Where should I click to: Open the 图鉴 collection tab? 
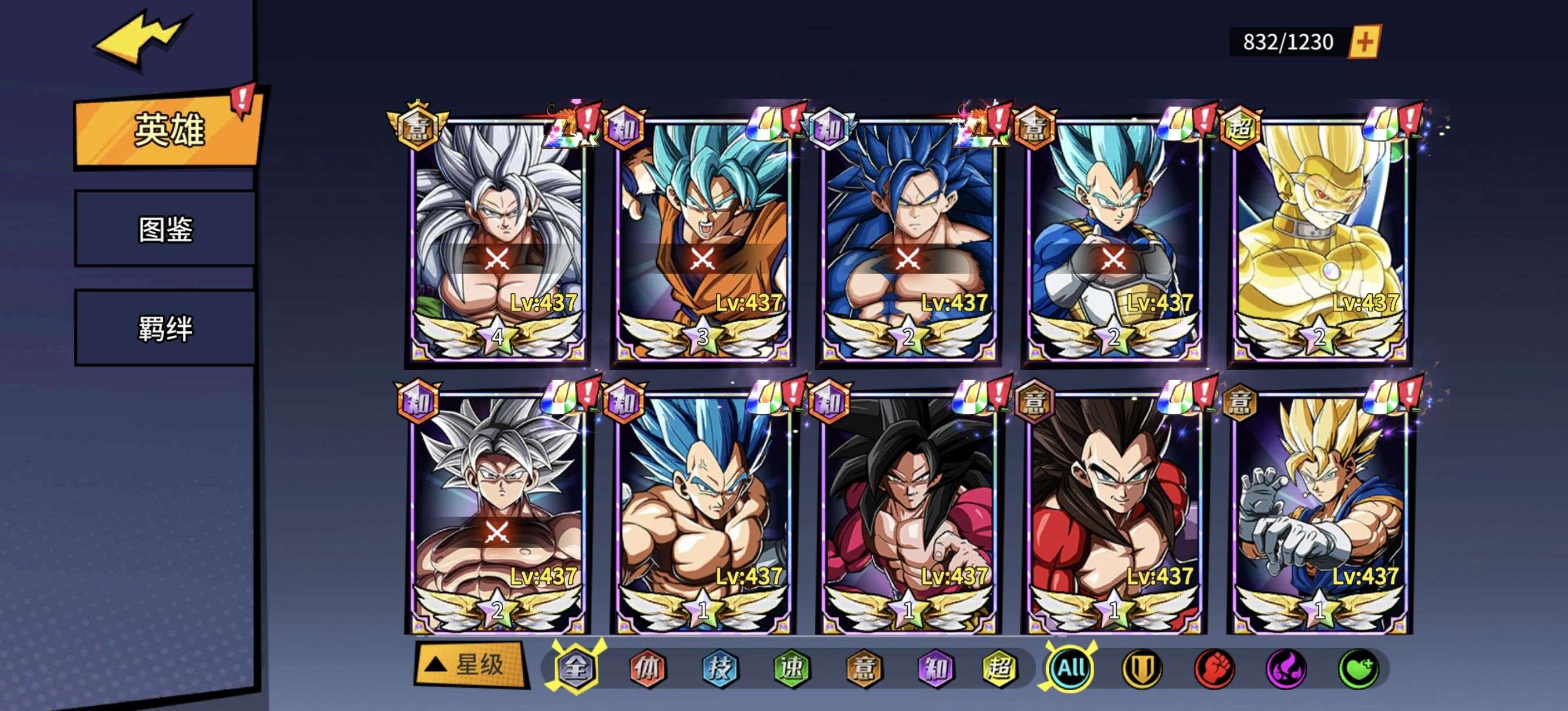[165, 229]
